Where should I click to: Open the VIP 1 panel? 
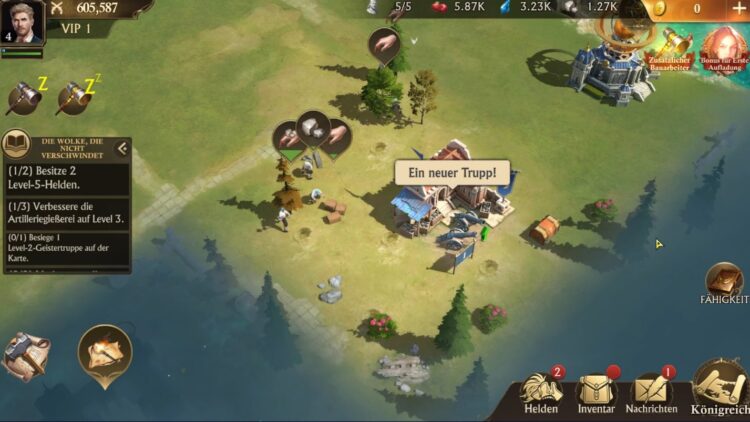[x=70, y=28]
